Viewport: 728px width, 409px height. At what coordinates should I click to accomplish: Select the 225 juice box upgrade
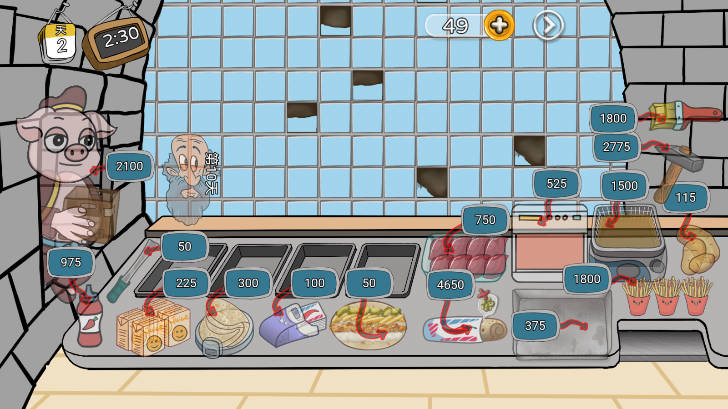186,283
